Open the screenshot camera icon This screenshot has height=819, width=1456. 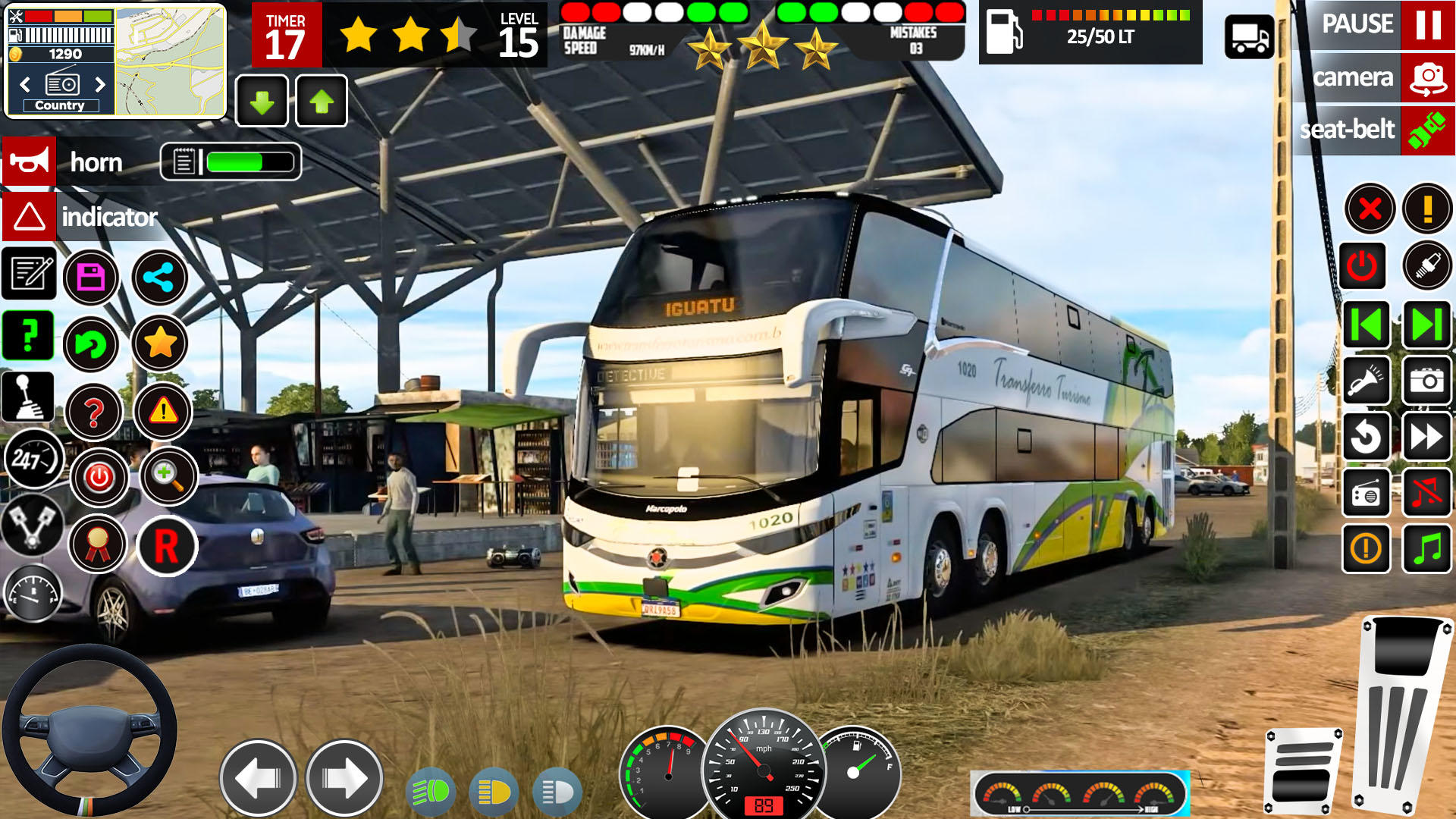tap(1427, 381)
